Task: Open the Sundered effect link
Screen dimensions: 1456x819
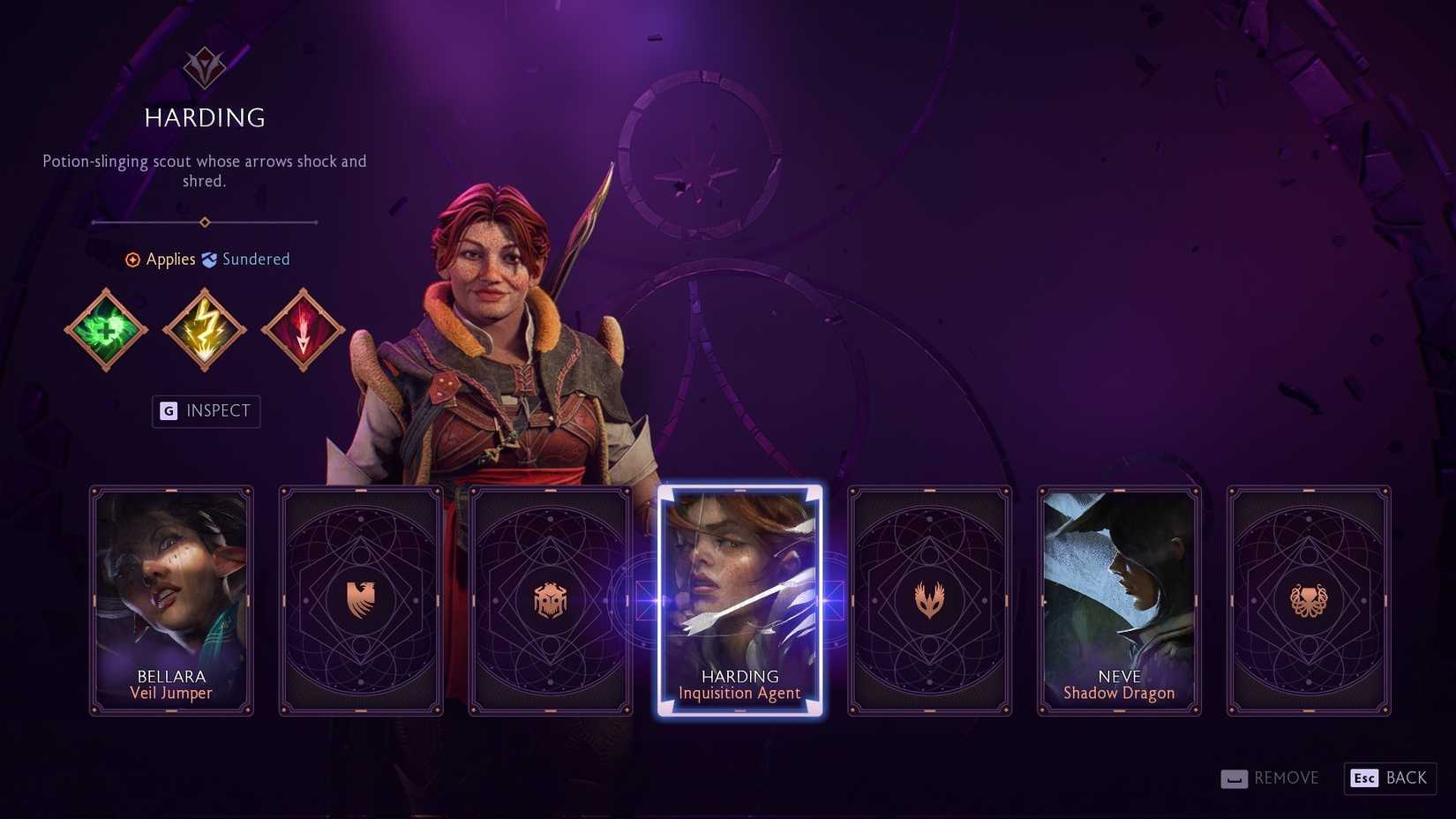Action: [256, 259]
